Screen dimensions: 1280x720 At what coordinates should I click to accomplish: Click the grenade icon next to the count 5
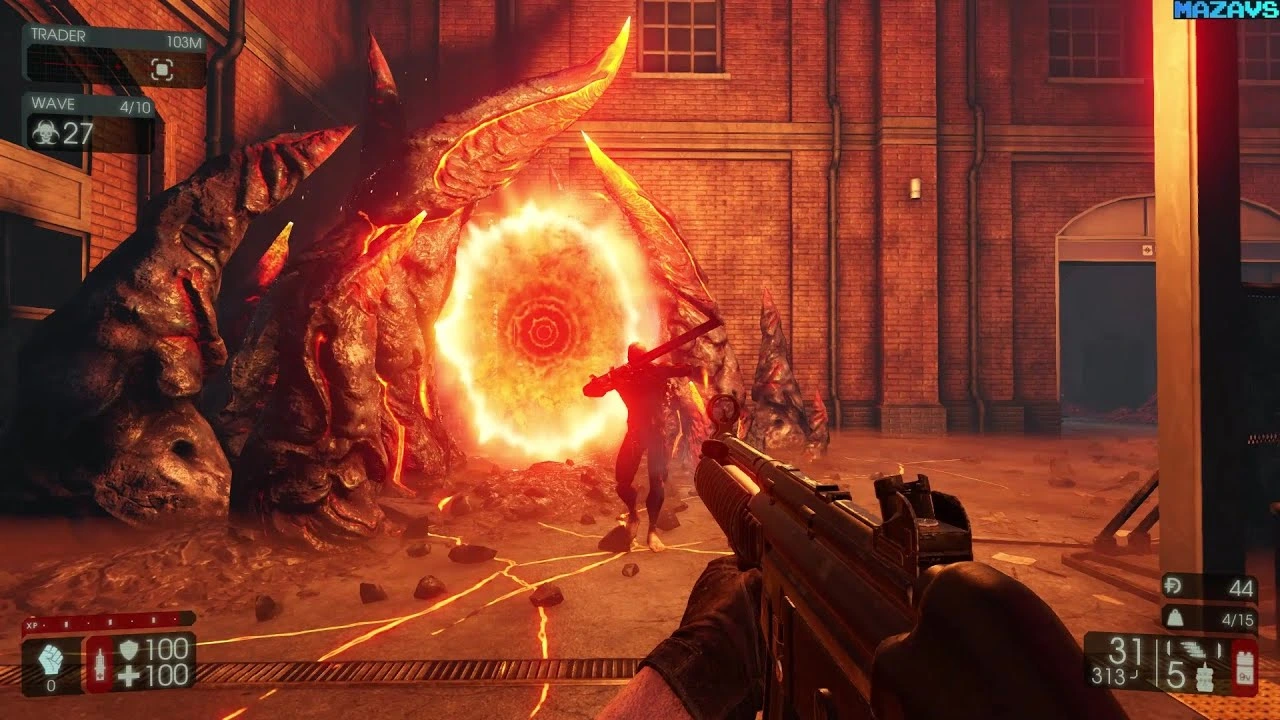coord(1204,676)
